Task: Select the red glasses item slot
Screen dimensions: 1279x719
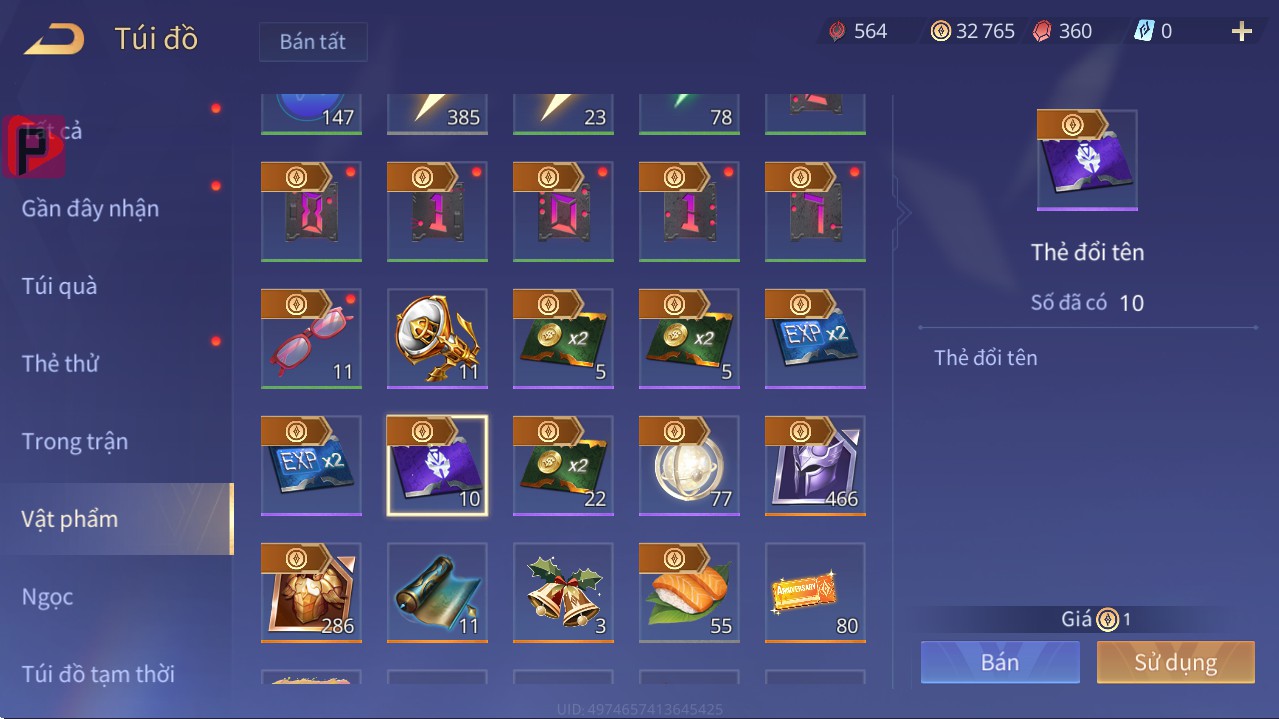Action: (x=311, y=338)
